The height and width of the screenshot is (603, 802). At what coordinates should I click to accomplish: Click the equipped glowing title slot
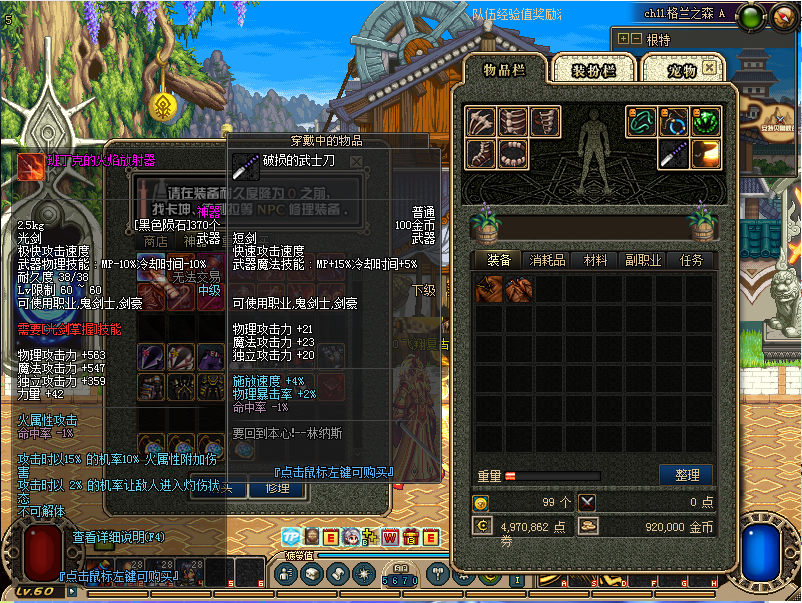[705, 154]
